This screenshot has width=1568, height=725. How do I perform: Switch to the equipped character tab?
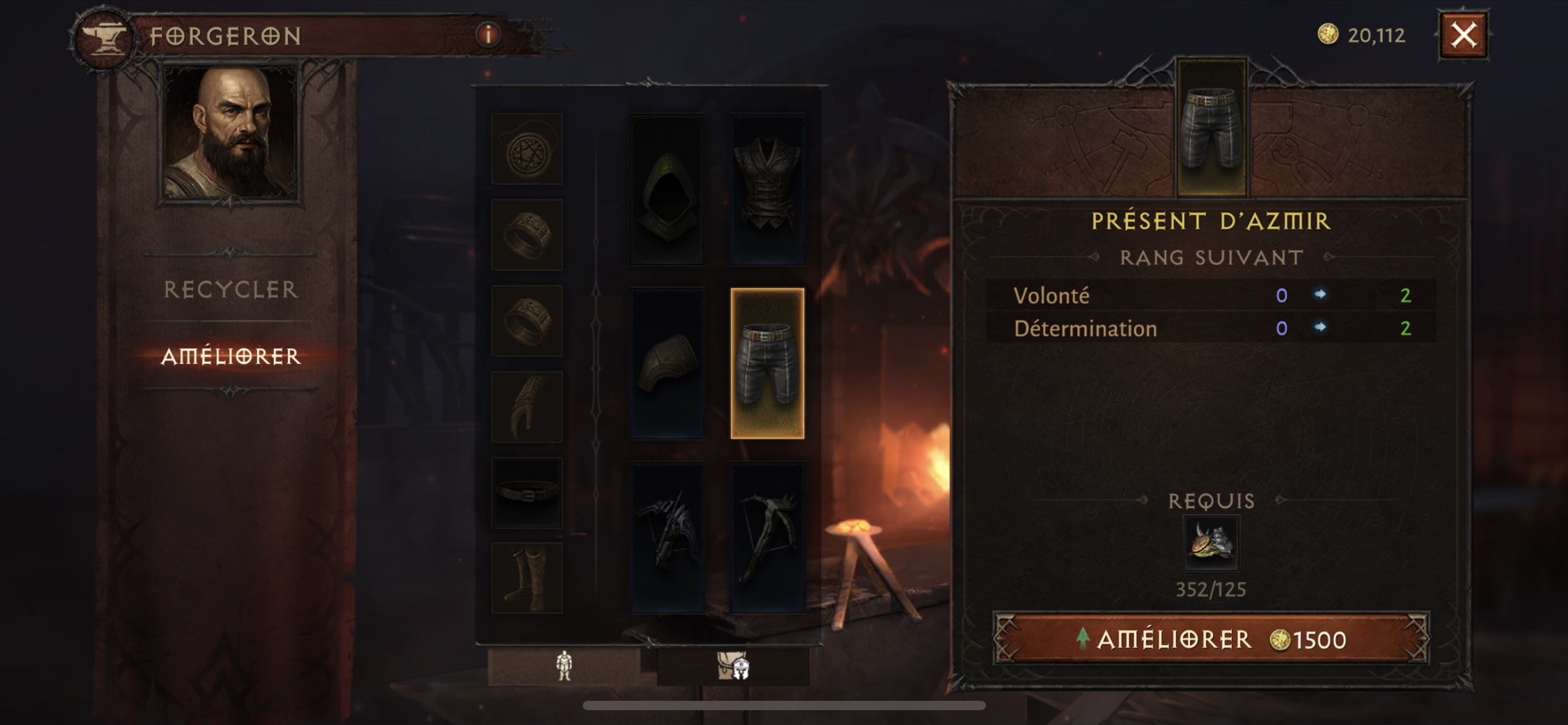(564, 667)
